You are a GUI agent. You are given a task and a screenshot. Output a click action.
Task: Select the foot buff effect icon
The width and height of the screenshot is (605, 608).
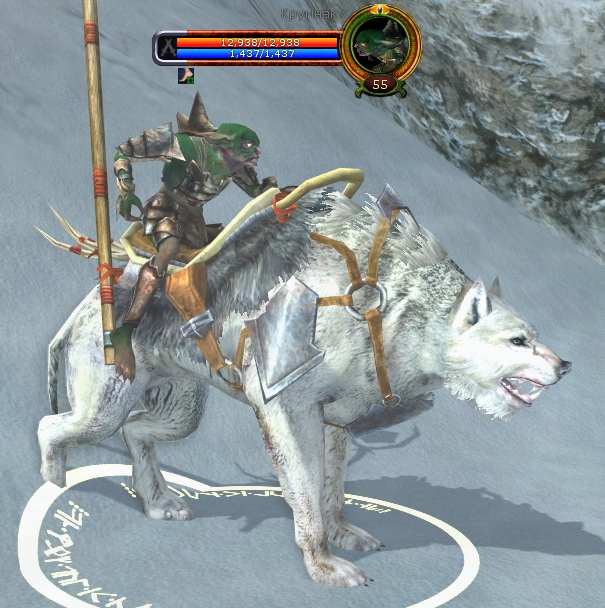(186, 74)
